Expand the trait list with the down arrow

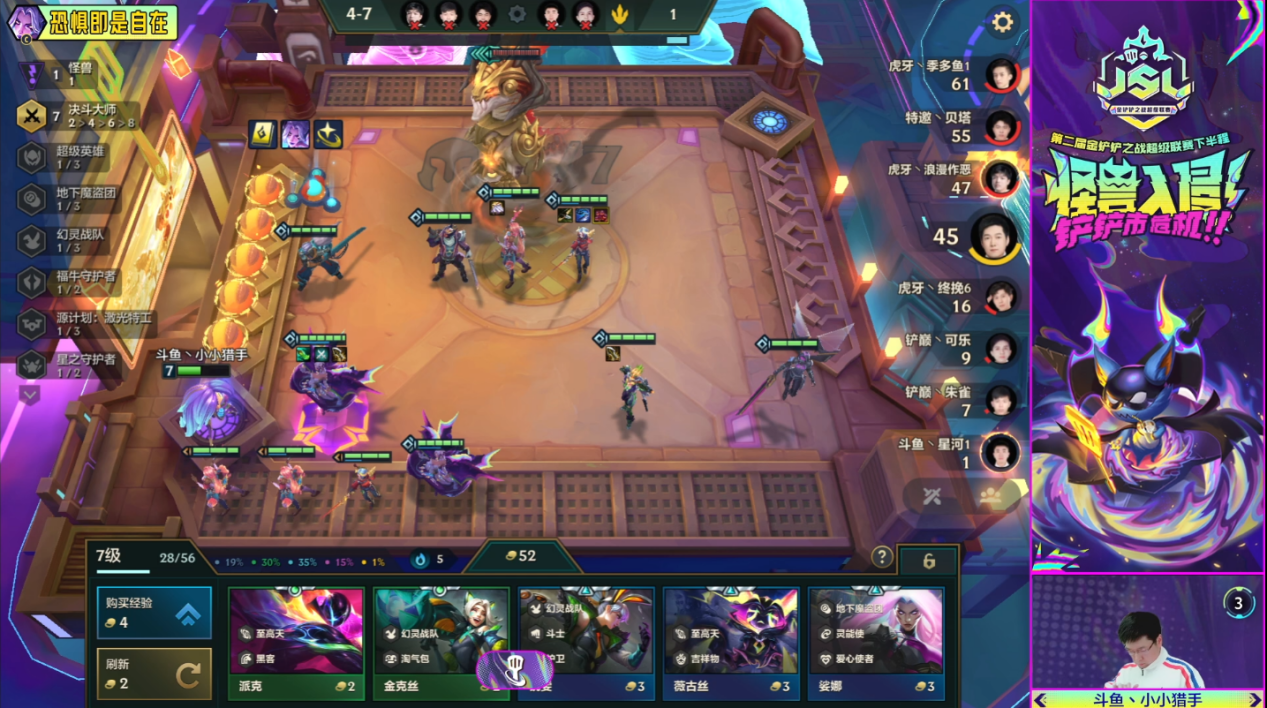point(30,395)
